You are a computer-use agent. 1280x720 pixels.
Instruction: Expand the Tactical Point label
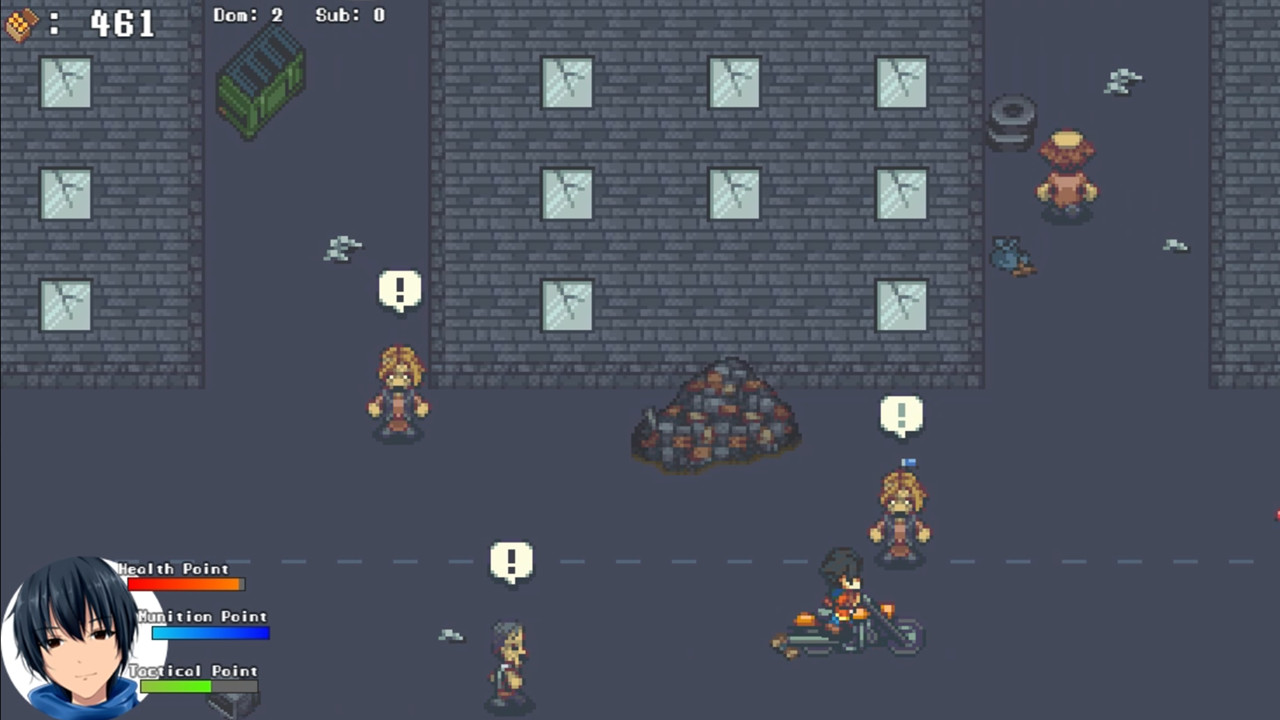[x=195, y=670]
